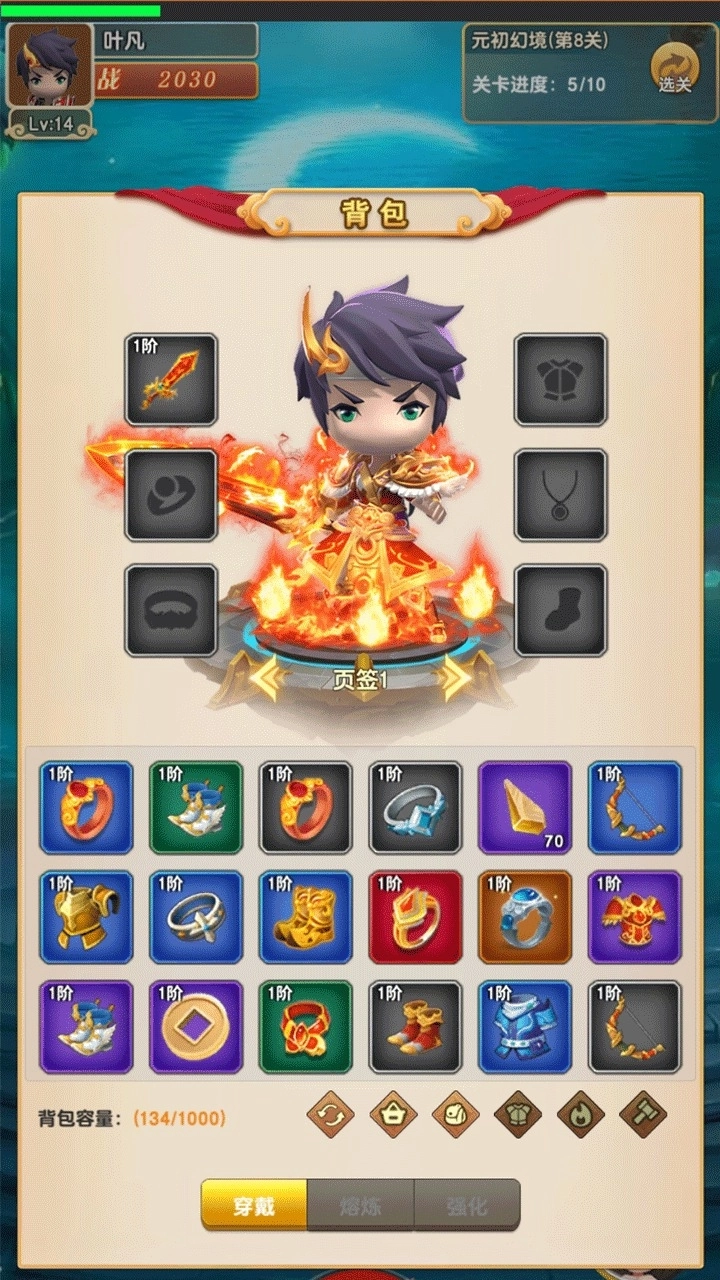
Task: Select the blue gem ring on orange background
Action: click(x=525, y=917)
